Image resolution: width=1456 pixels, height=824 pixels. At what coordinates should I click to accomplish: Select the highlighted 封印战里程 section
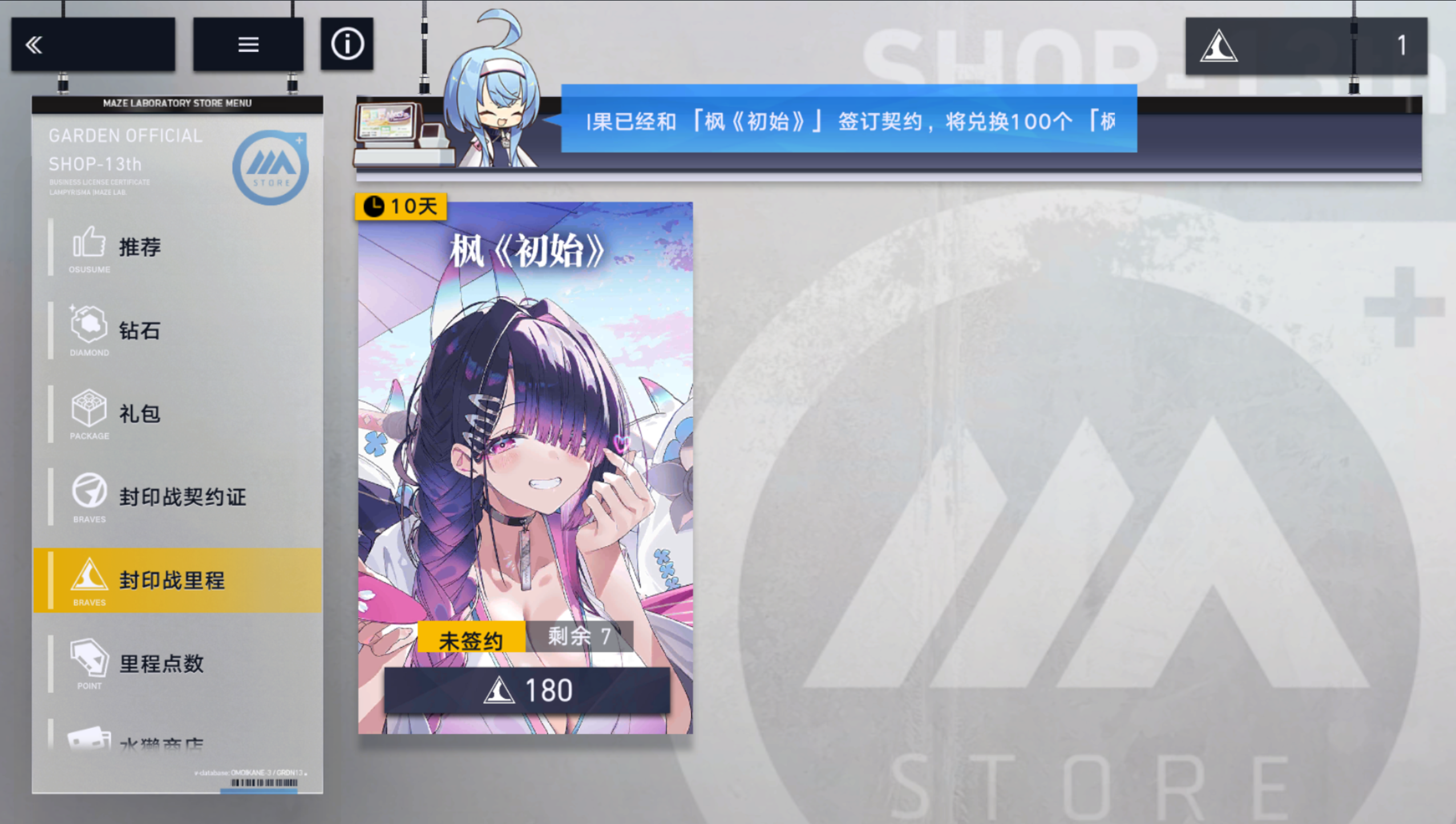click(x=171, y=580)
